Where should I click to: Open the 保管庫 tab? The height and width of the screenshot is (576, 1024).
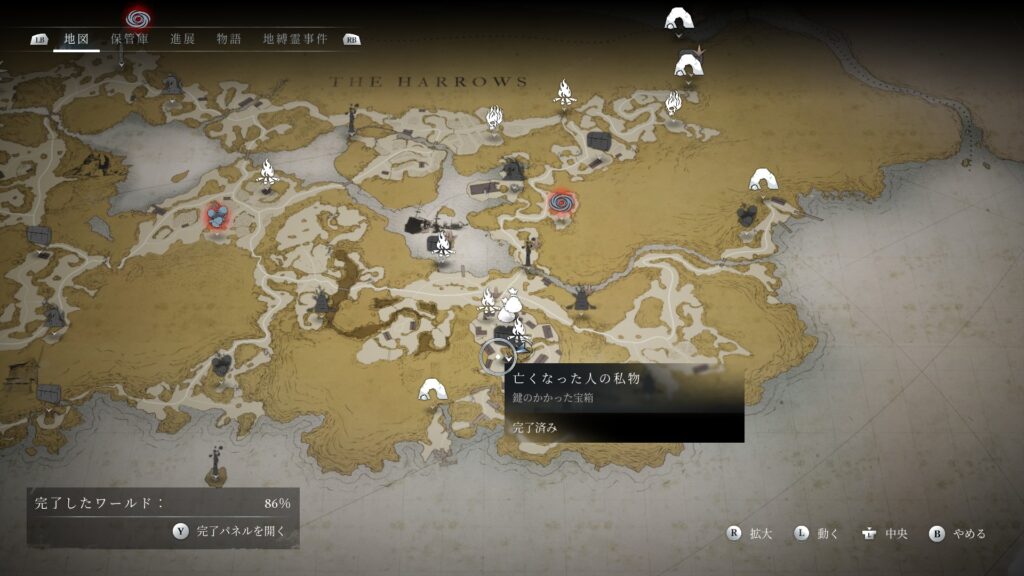129,39
